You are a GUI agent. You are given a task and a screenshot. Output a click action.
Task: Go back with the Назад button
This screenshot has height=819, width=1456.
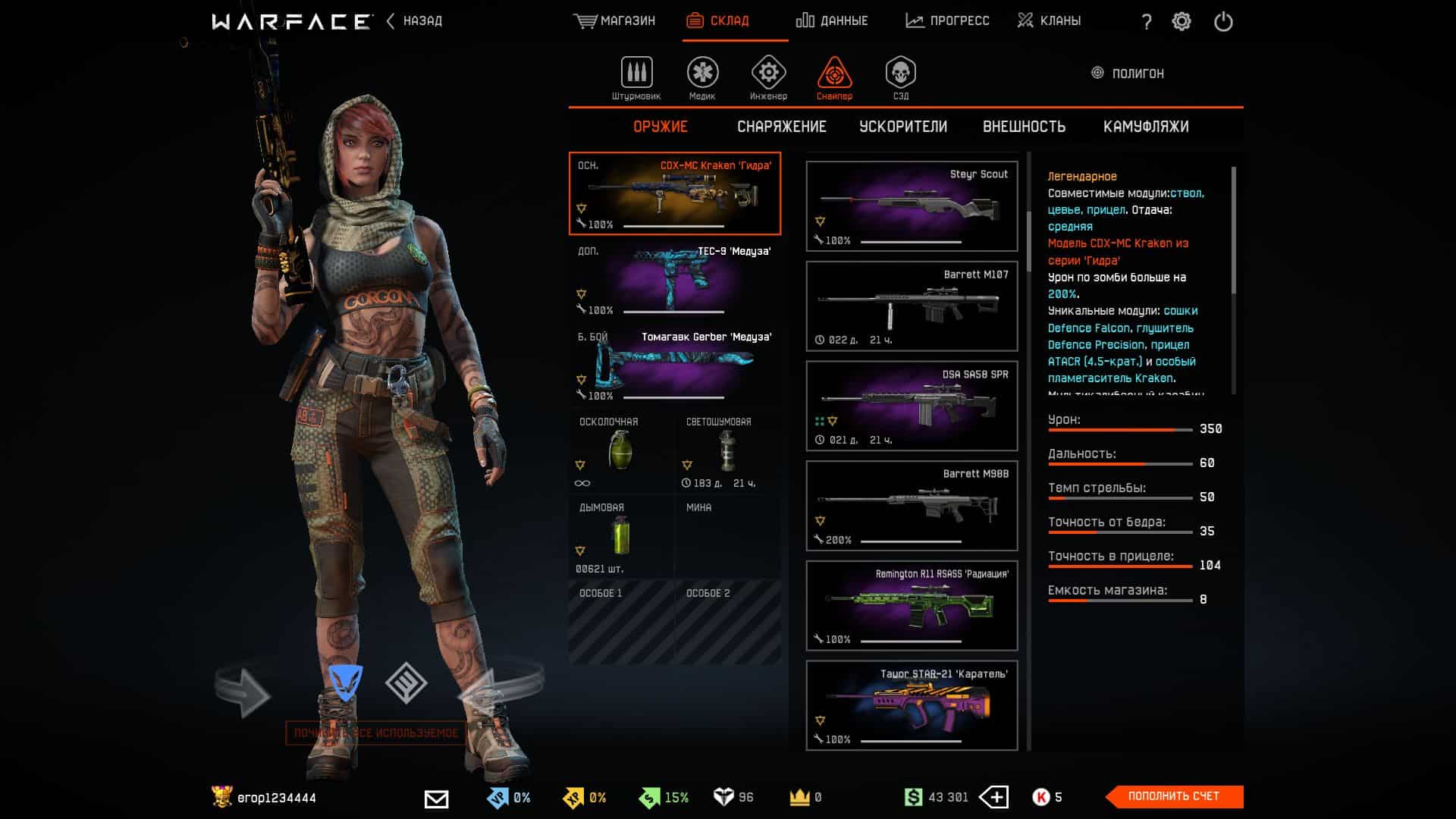(415, 21)
